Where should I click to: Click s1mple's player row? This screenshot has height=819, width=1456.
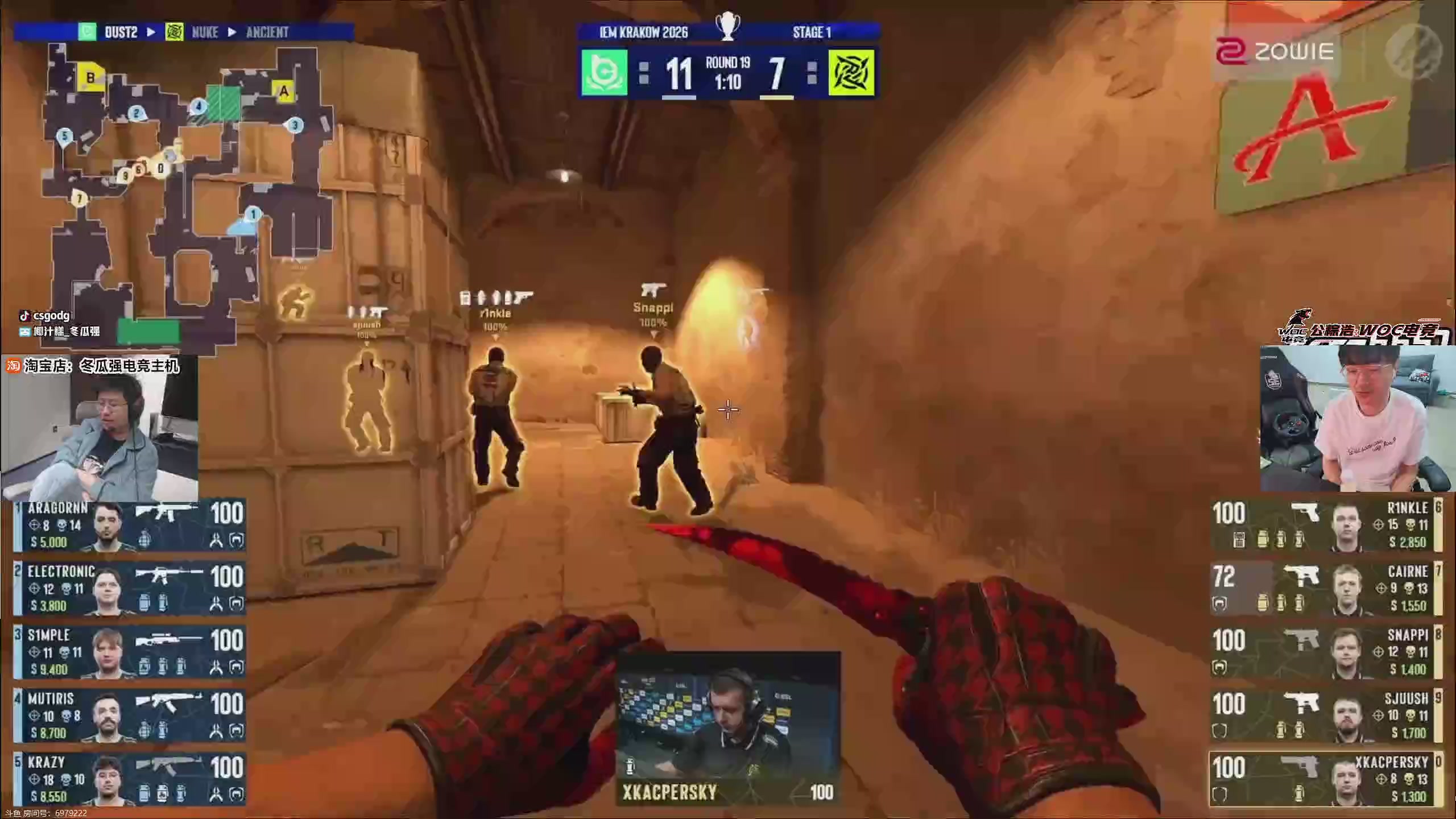pos(130,653)
